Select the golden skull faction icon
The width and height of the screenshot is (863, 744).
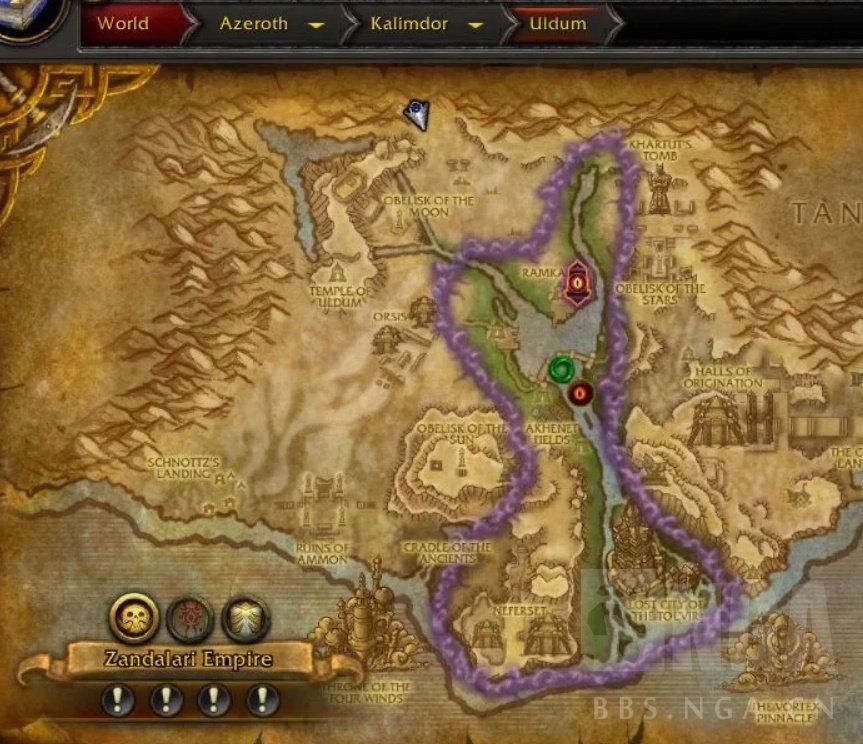[133, 619]
